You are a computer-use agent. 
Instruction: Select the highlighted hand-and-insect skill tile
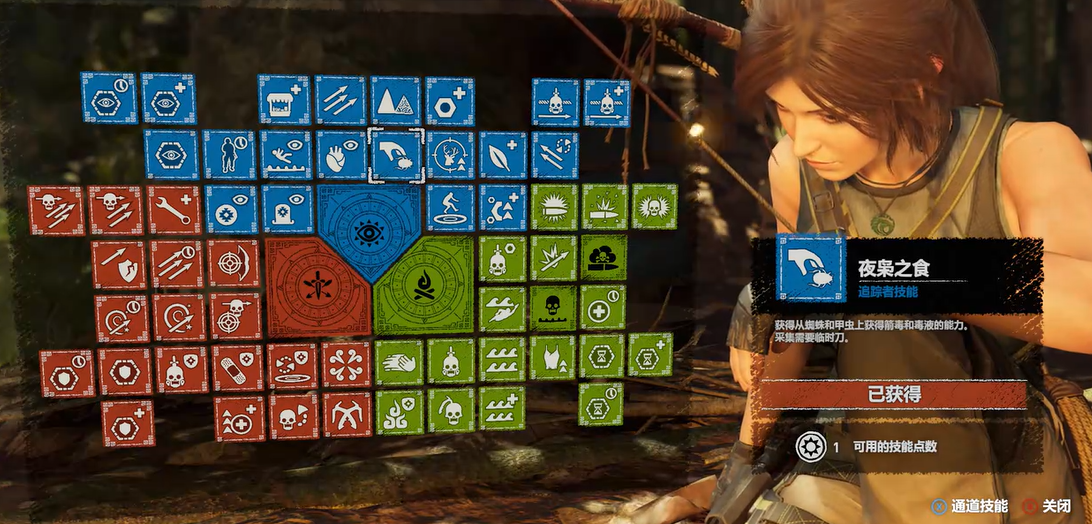pos(396,155)
